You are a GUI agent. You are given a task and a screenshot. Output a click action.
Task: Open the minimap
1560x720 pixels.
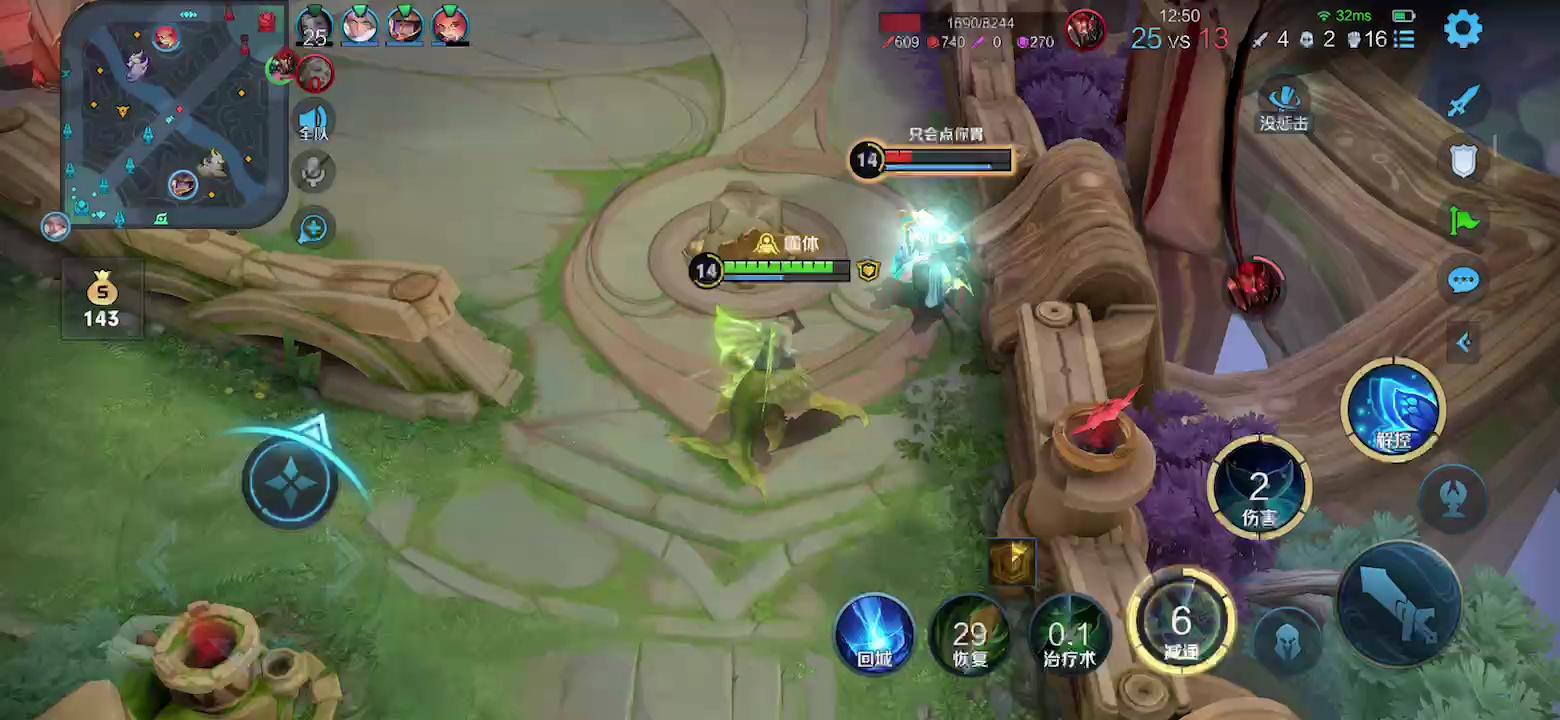[172, 115]
